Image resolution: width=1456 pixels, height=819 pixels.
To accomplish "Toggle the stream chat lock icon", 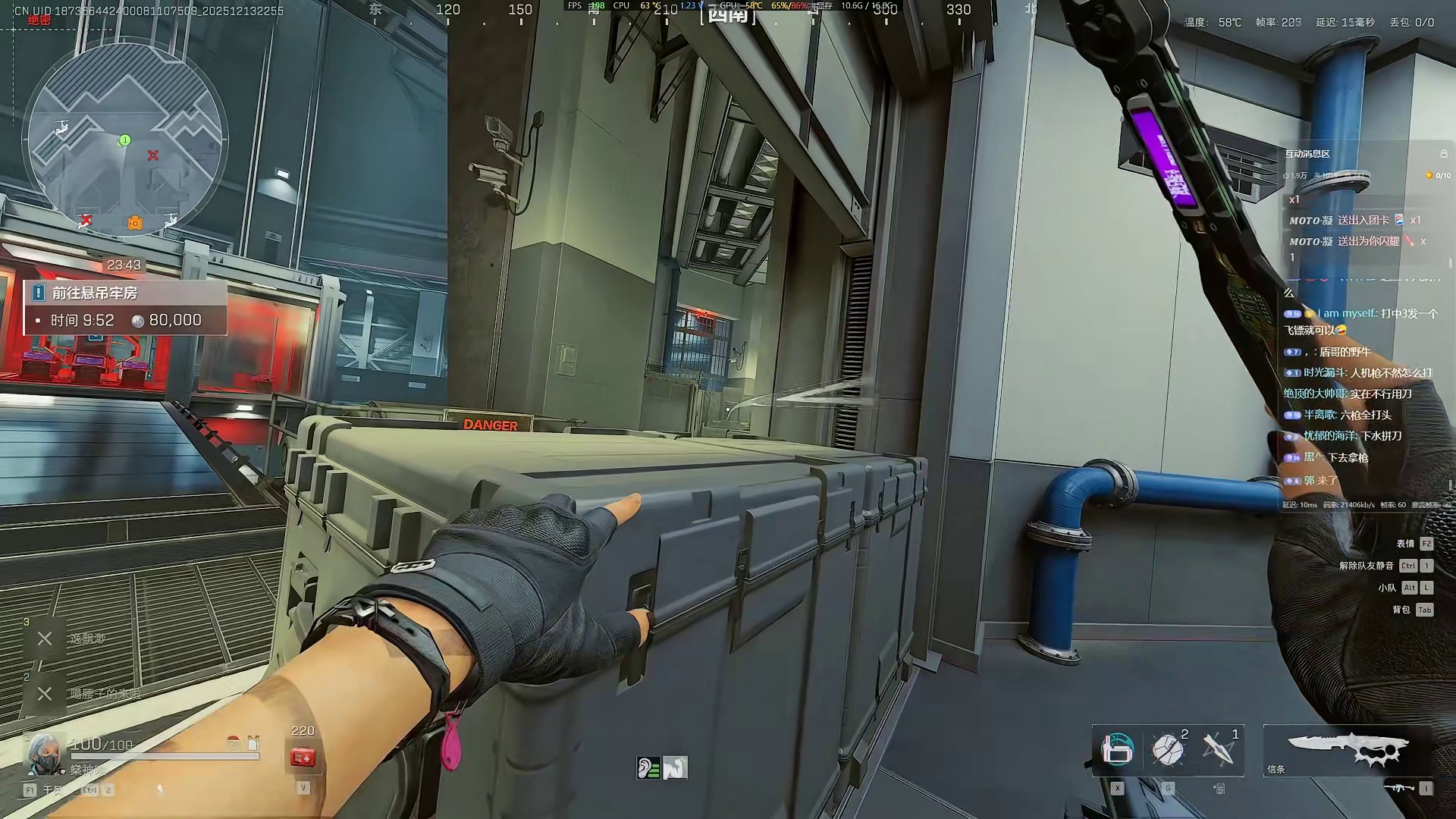I will (x=1444, y=154).
